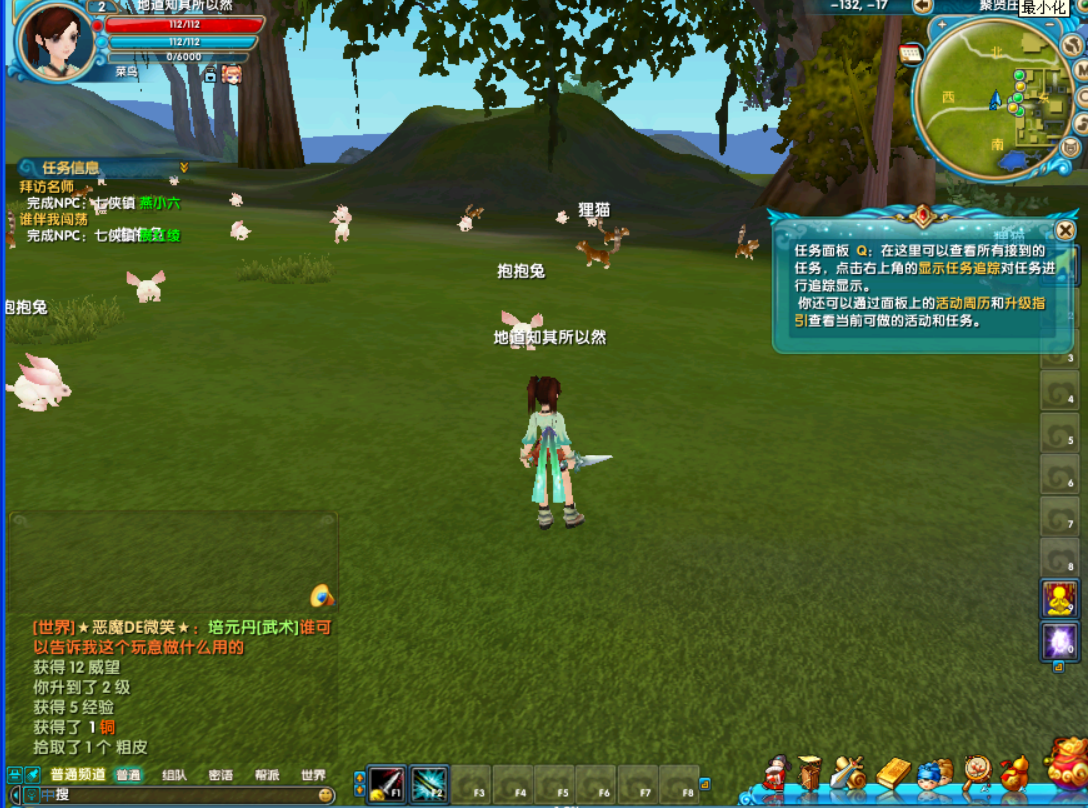Collapse the 任务信息 quest tracker arrow
This screenshot has height=808, width=1088.
click(x=184, y=167)
